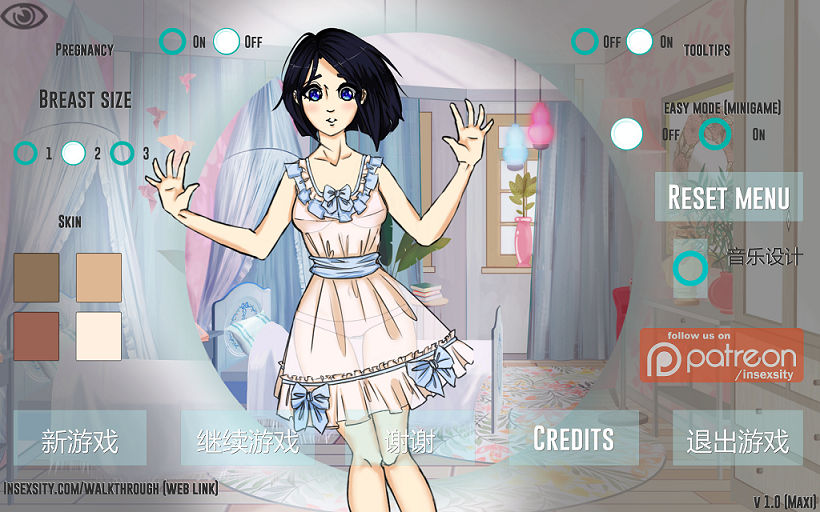
Task: Open the Credits screen
Action: tap(573, 438)
